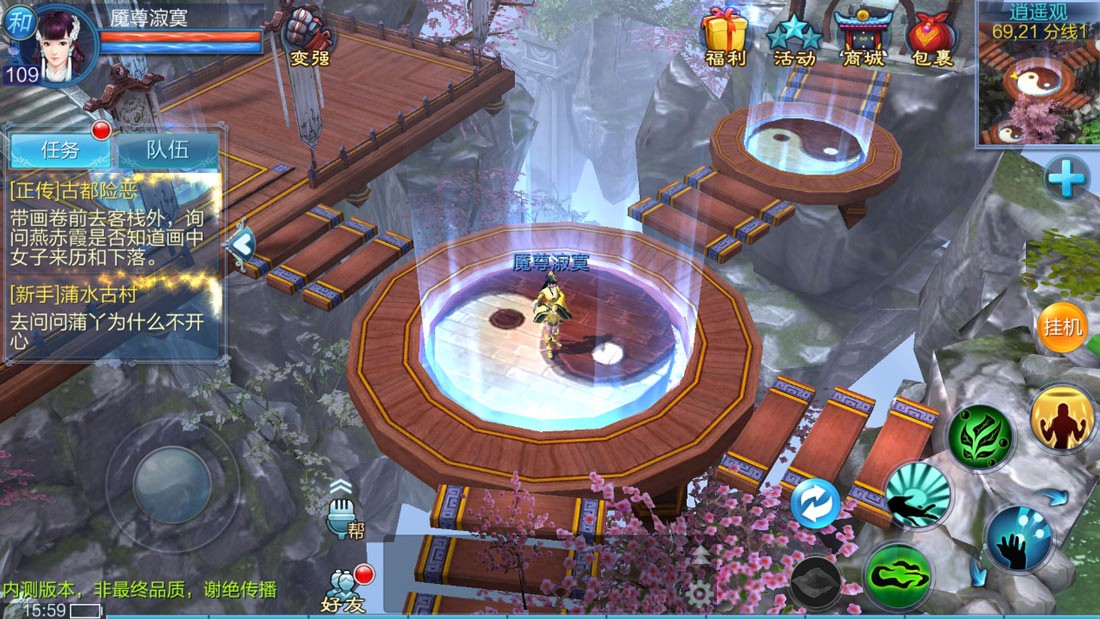Select the 任务 quest tab
Viewport: 1100px width, 619px height.
[60, 150]
